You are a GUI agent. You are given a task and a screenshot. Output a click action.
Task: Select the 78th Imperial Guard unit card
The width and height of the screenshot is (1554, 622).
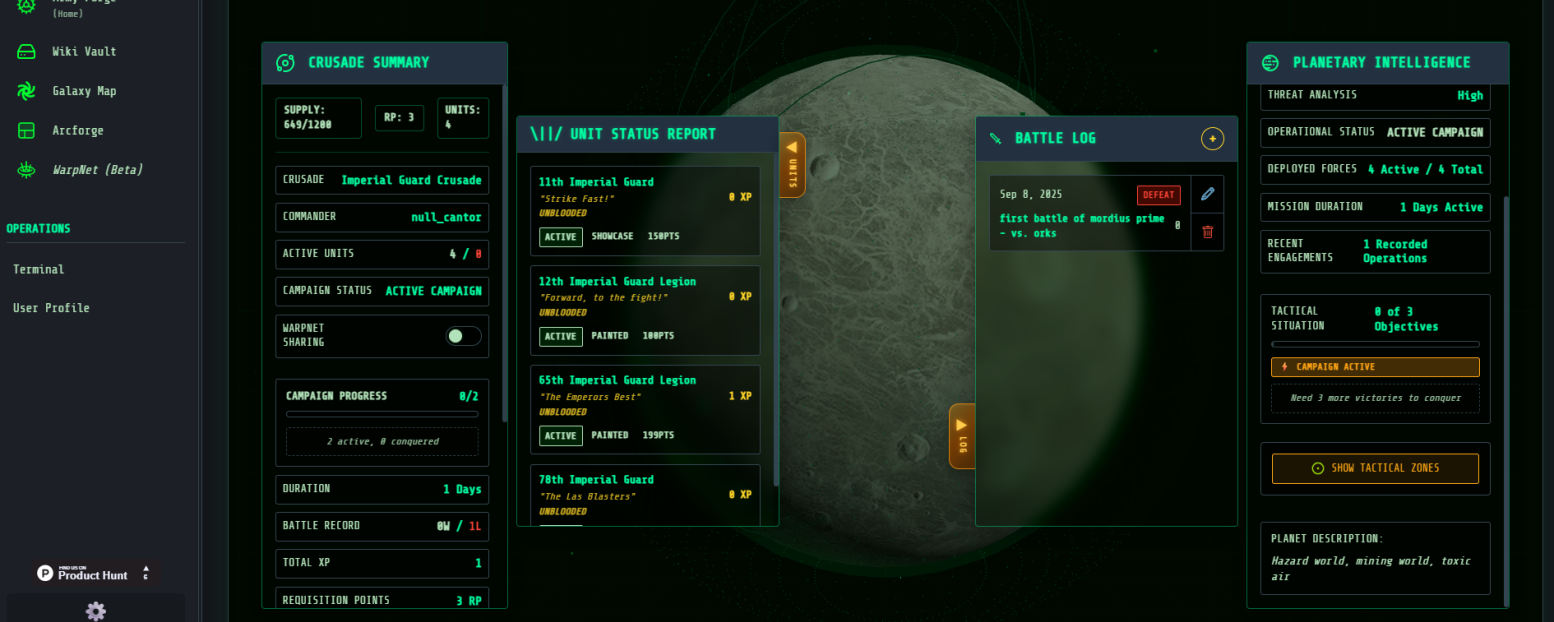(x=644, y=495)
